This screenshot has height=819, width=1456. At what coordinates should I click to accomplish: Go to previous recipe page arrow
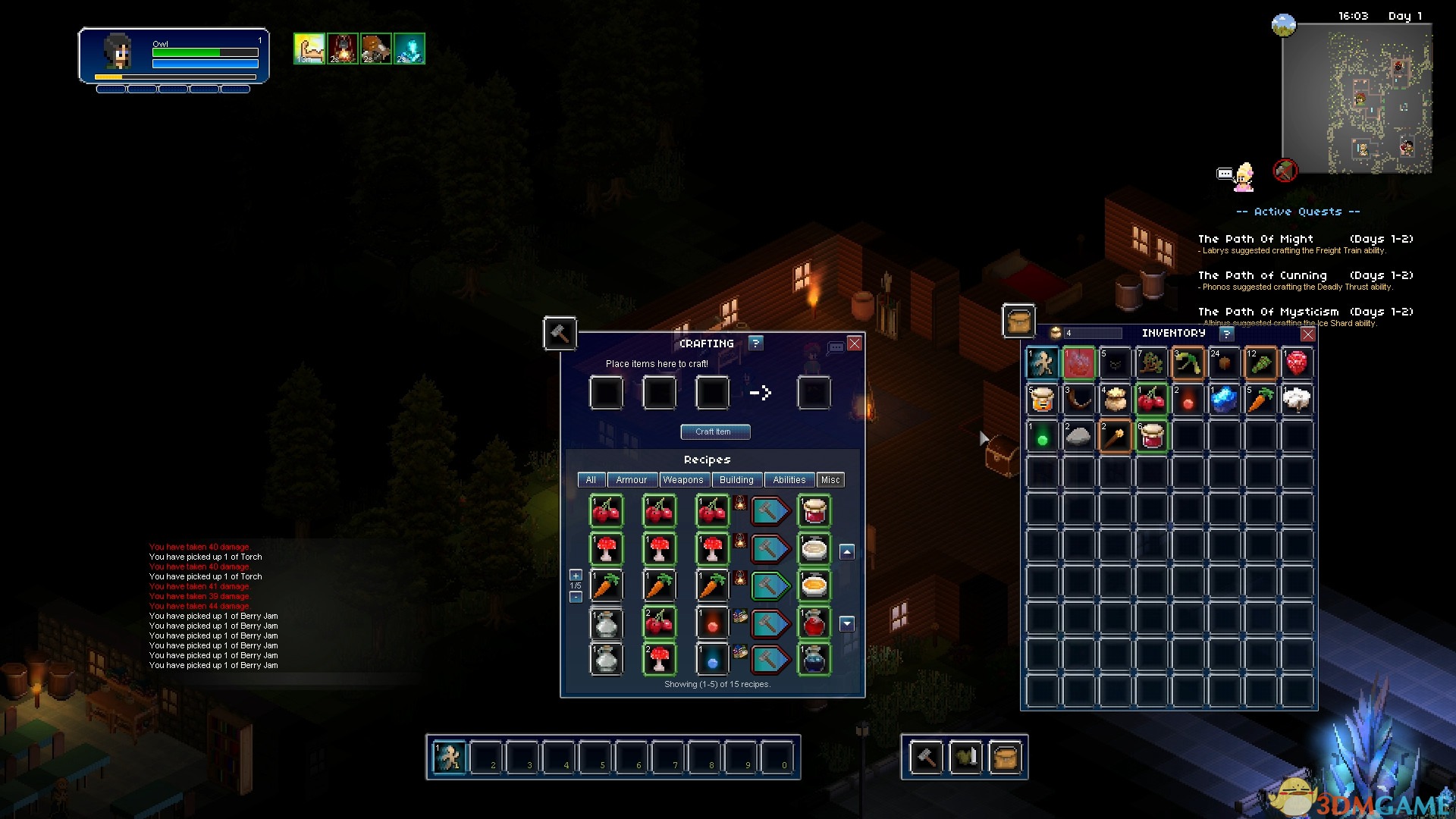(847, 552)
